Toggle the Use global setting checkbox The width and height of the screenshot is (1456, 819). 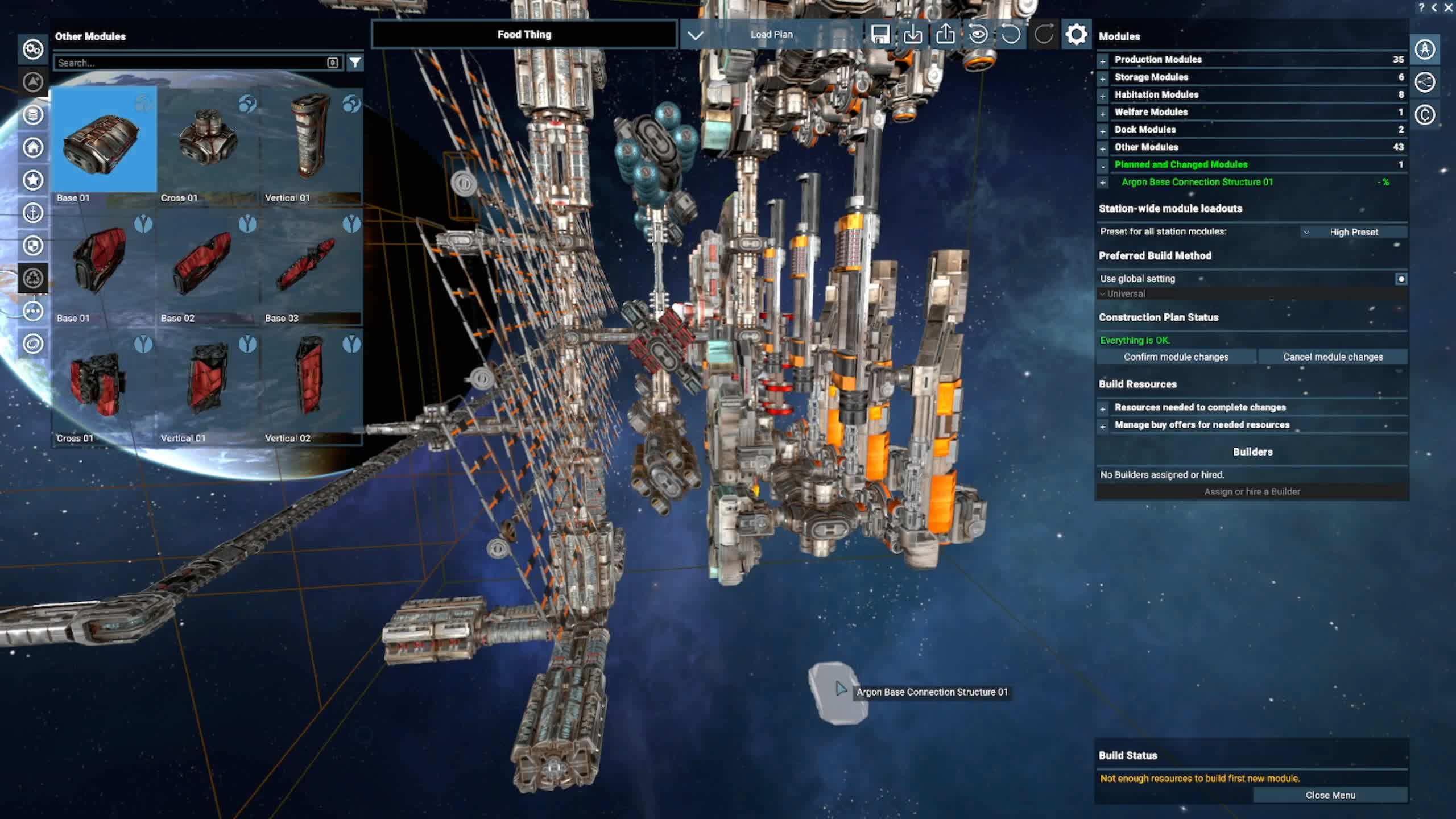tap(1401, 279)
